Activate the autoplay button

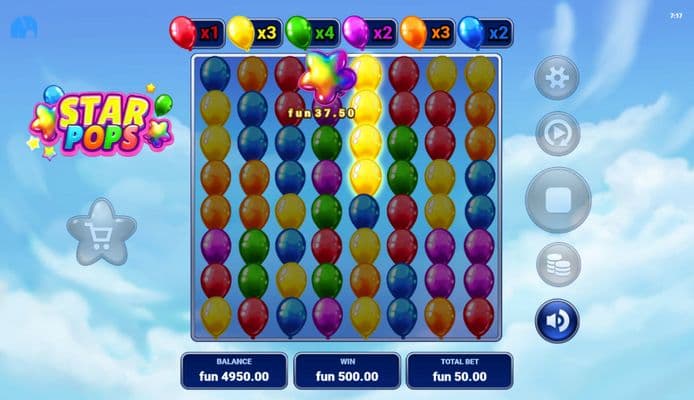557,134
